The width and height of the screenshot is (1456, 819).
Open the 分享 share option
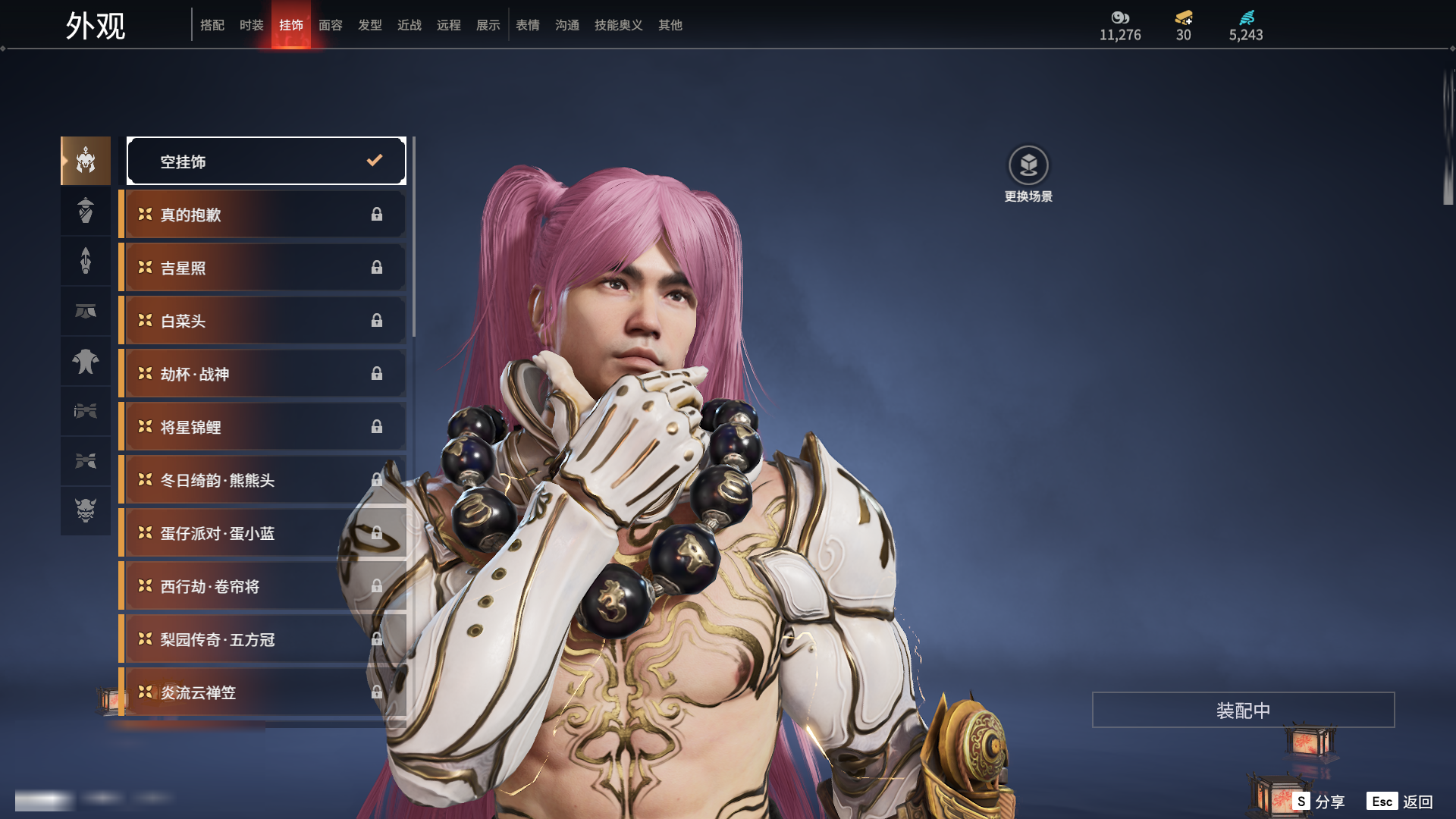[x=1319, y=802]
